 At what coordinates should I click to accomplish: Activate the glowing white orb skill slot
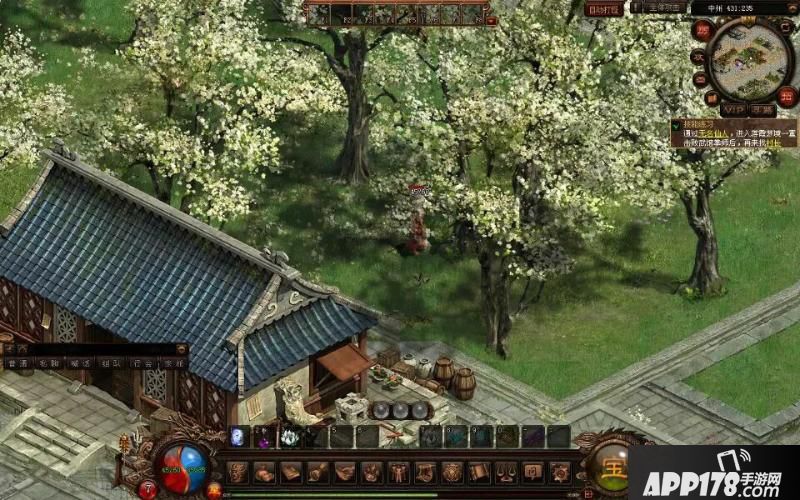240,436
